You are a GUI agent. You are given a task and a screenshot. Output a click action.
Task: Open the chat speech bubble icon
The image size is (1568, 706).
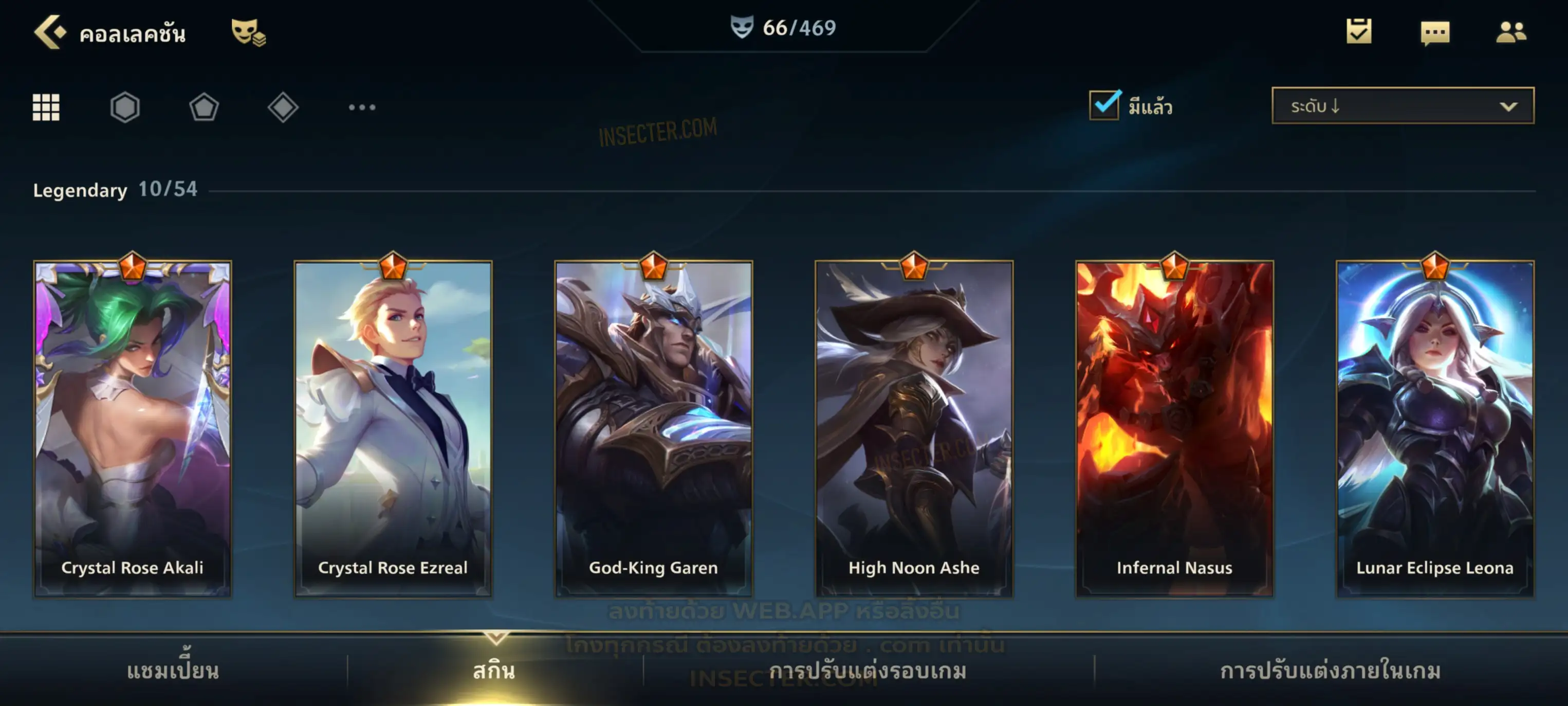(1434, 33)
